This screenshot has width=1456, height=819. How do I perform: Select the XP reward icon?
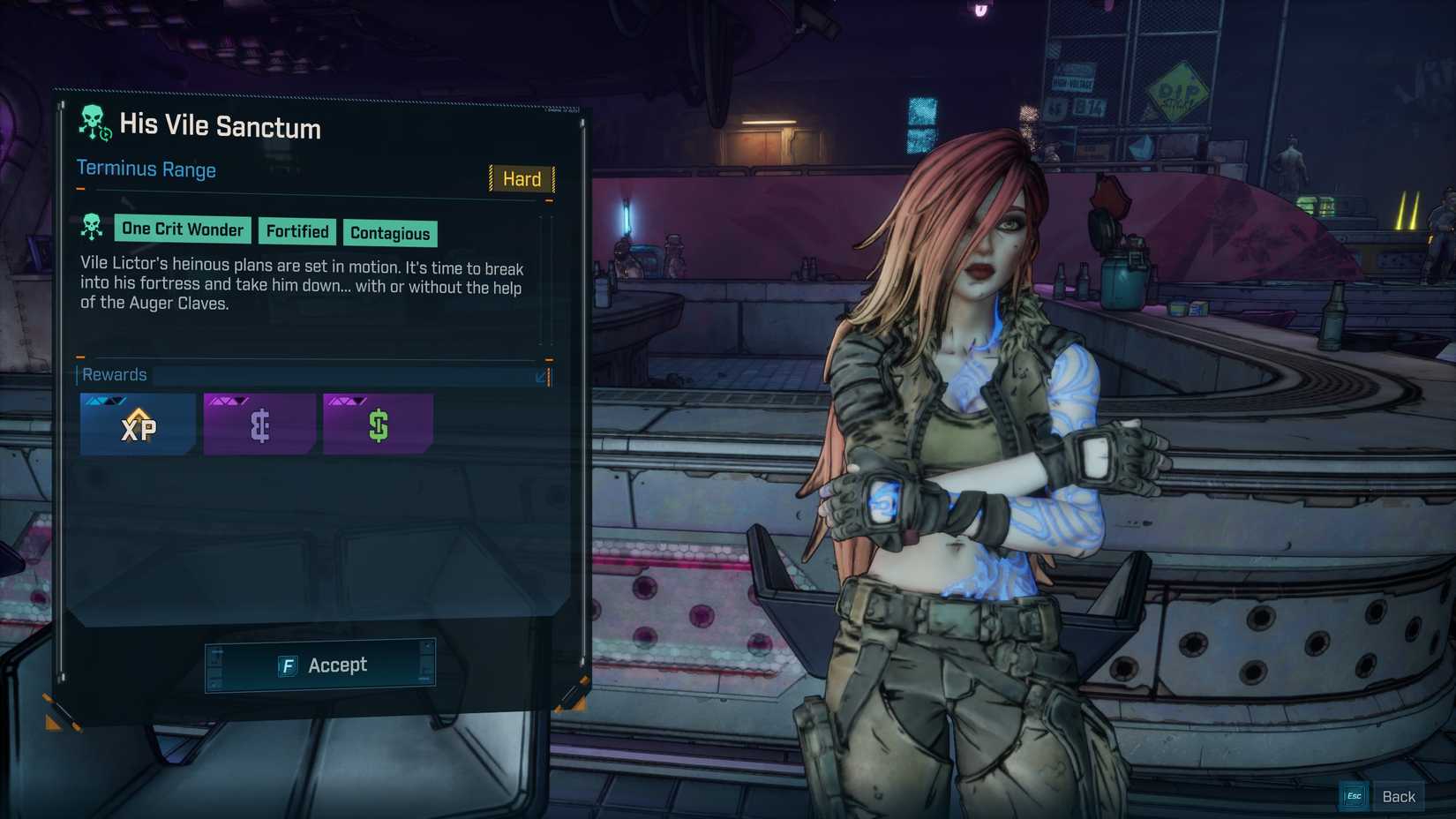tap(138, 426)
